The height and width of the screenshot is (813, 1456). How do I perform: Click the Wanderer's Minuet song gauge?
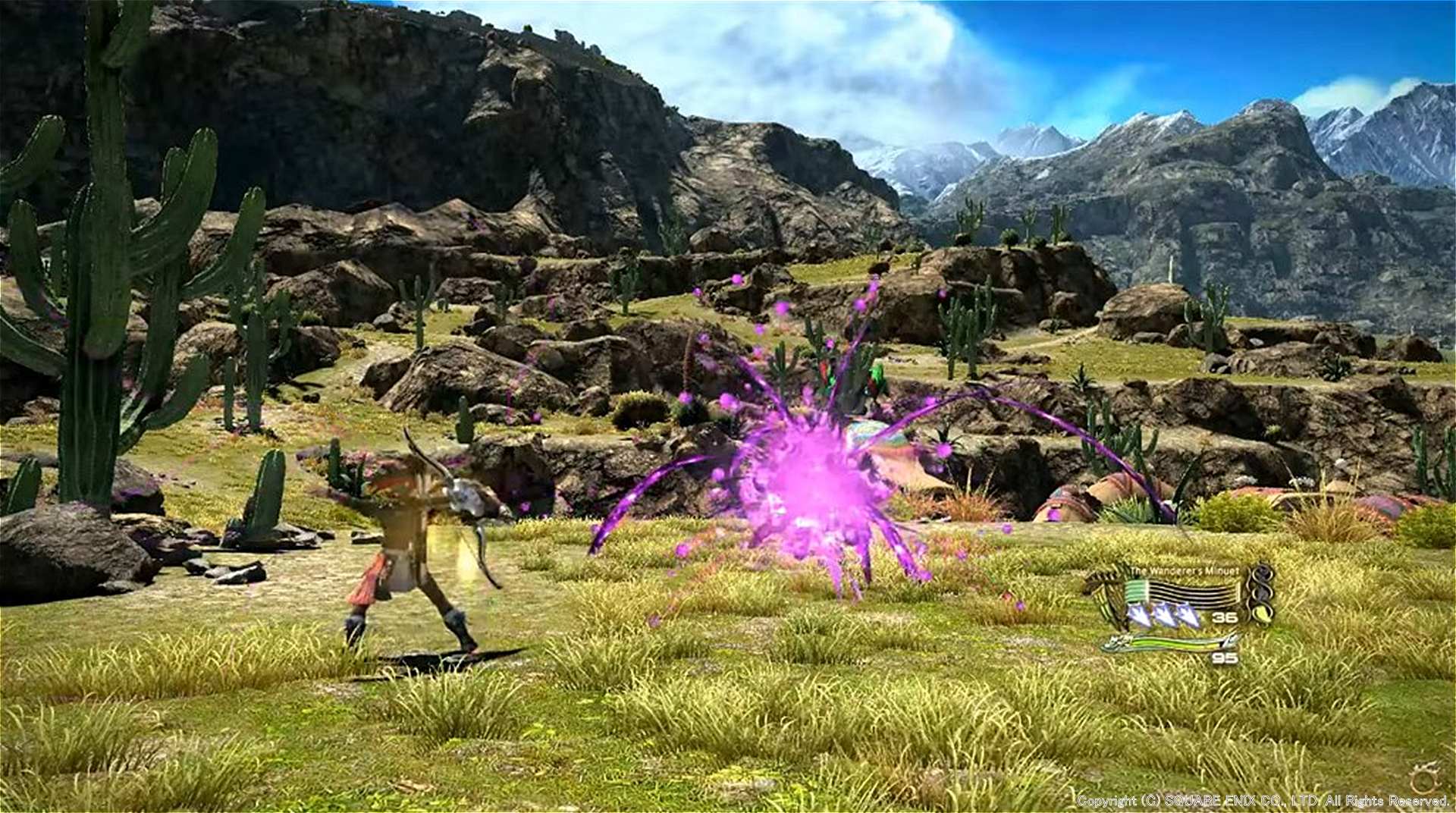[x=1181, y=592]
